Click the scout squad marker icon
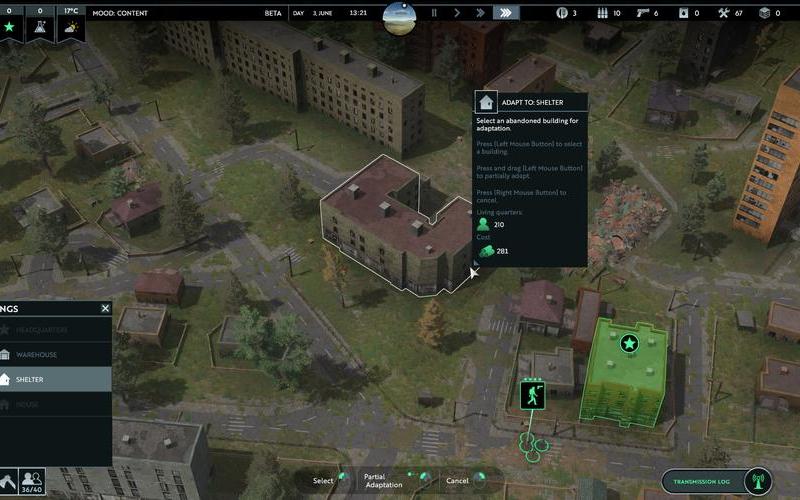The height and width of the screenshot is (500, 800). tap(533, 395)
